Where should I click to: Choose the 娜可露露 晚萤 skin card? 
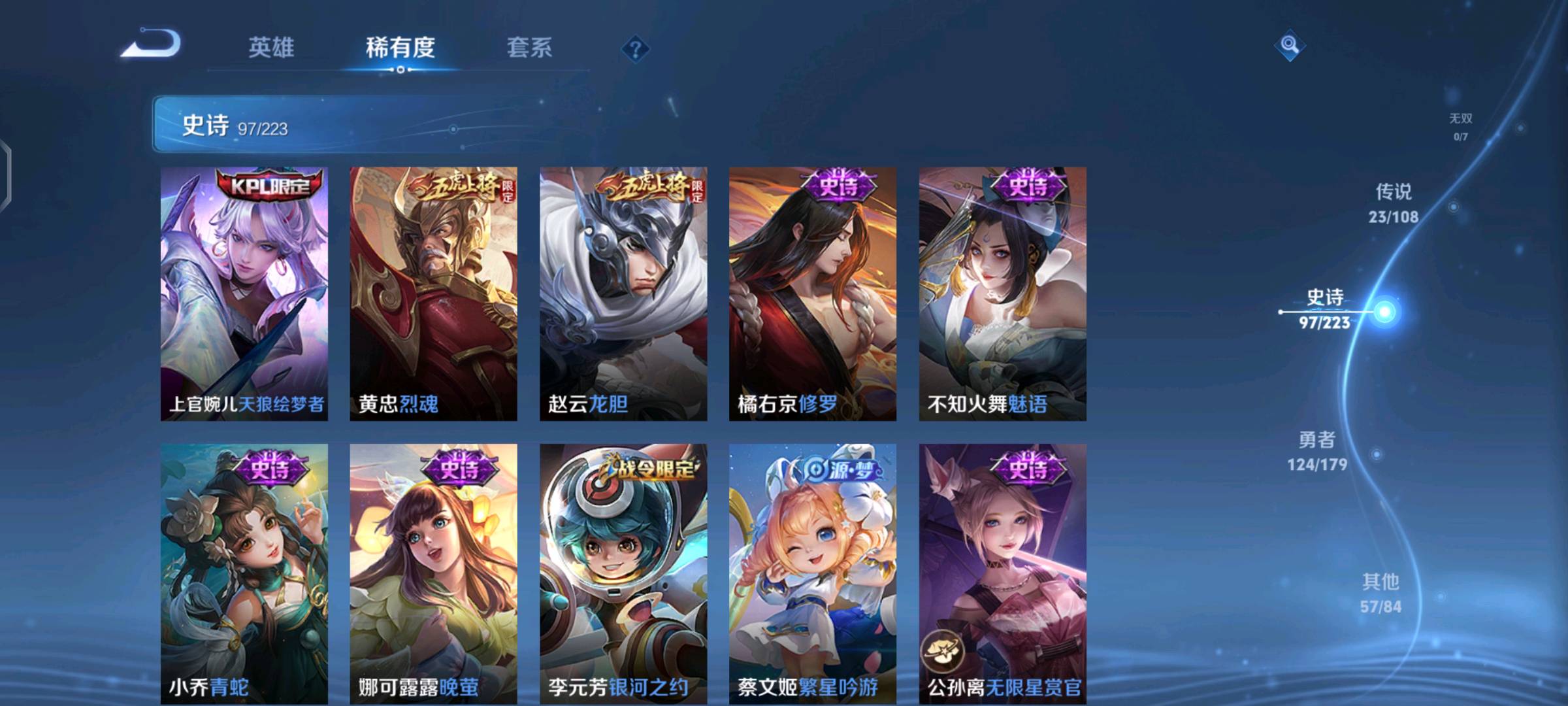pyautogui.click(x=433, y=573)
